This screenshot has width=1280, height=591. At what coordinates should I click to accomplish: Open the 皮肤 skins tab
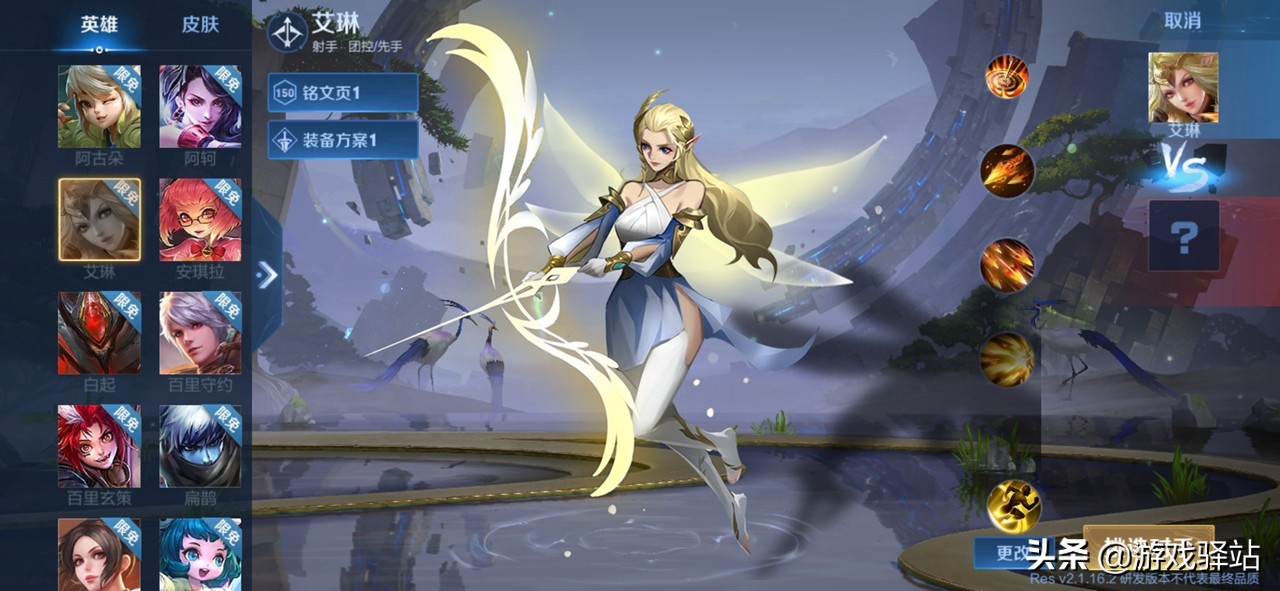click(x=200, y=25)
